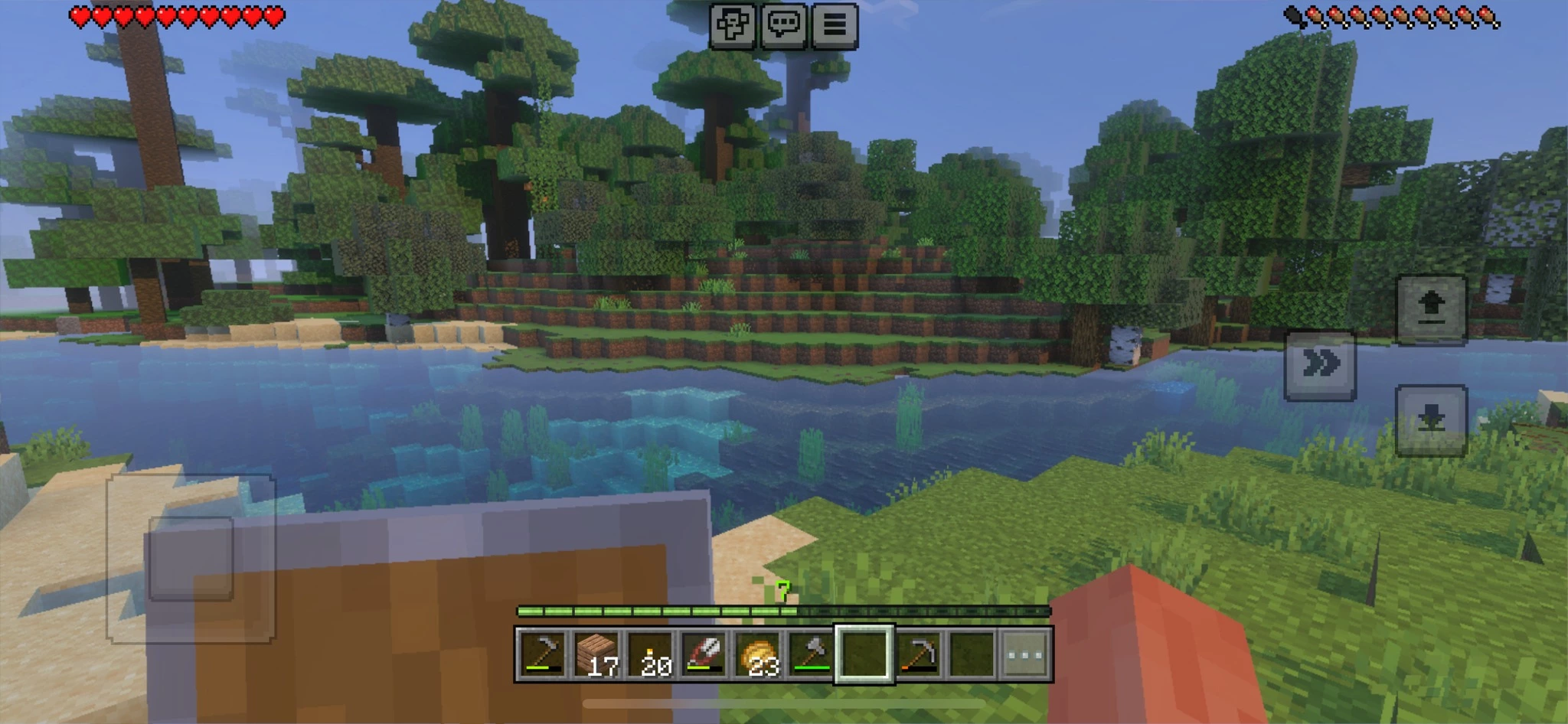1568x724 pixels.
Task: Tap the movement joystick pad
Action: pos(191,558)
